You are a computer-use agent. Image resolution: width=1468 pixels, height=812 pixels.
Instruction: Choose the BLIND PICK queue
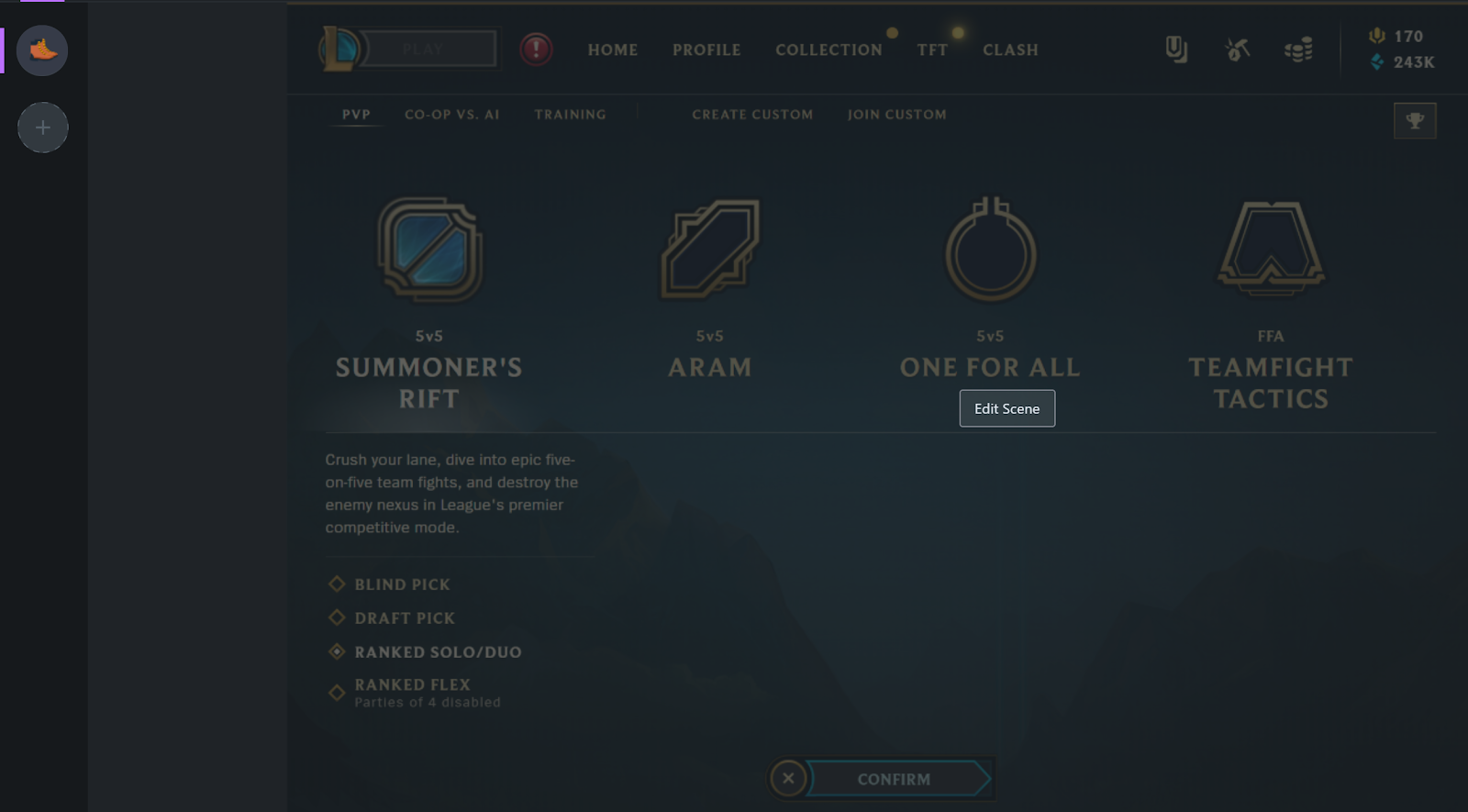click(x=402, y=584)
